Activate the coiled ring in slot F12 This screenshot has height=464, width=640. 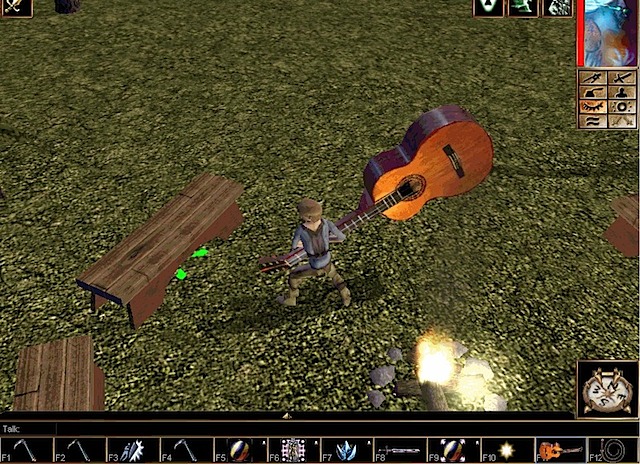click(x=614, y=450)
